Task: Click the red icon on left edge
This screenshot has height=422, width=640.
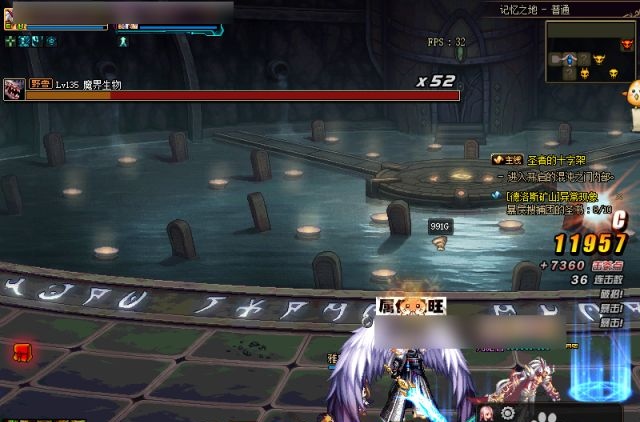Action: pos(21,351)
